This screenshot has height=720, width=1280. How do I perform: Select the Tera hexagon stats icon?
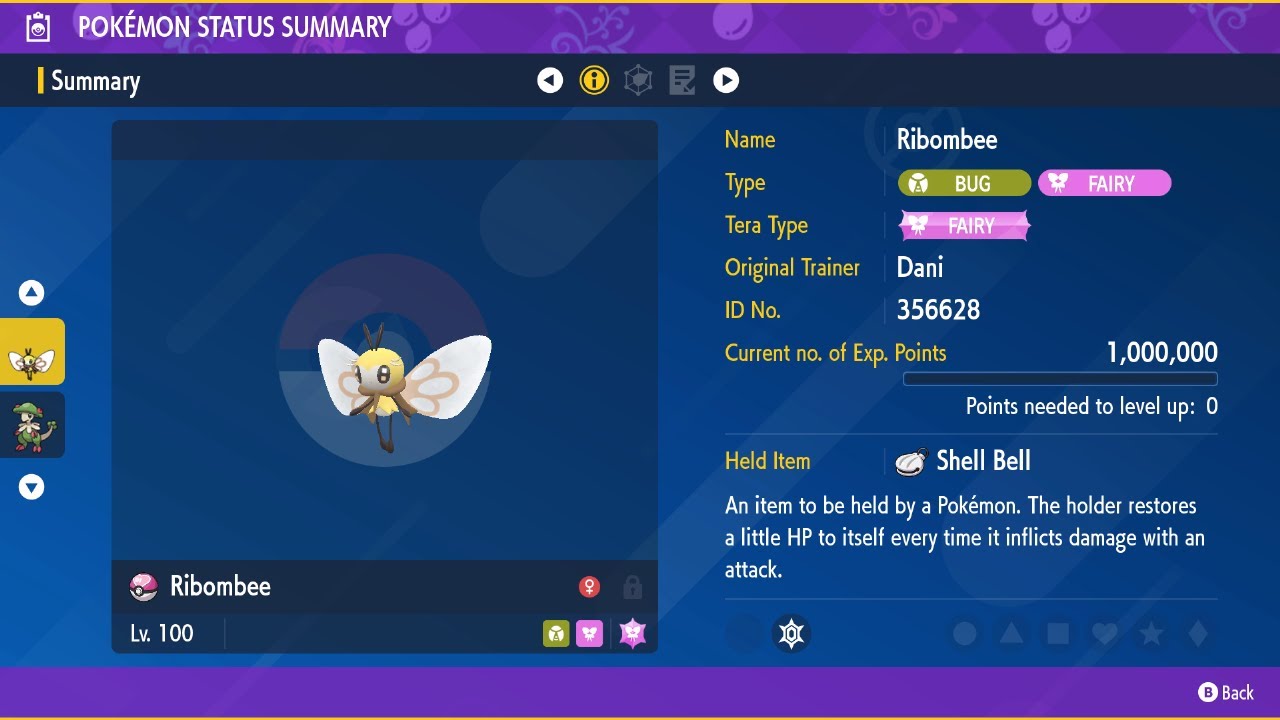(x=637, y=80)
